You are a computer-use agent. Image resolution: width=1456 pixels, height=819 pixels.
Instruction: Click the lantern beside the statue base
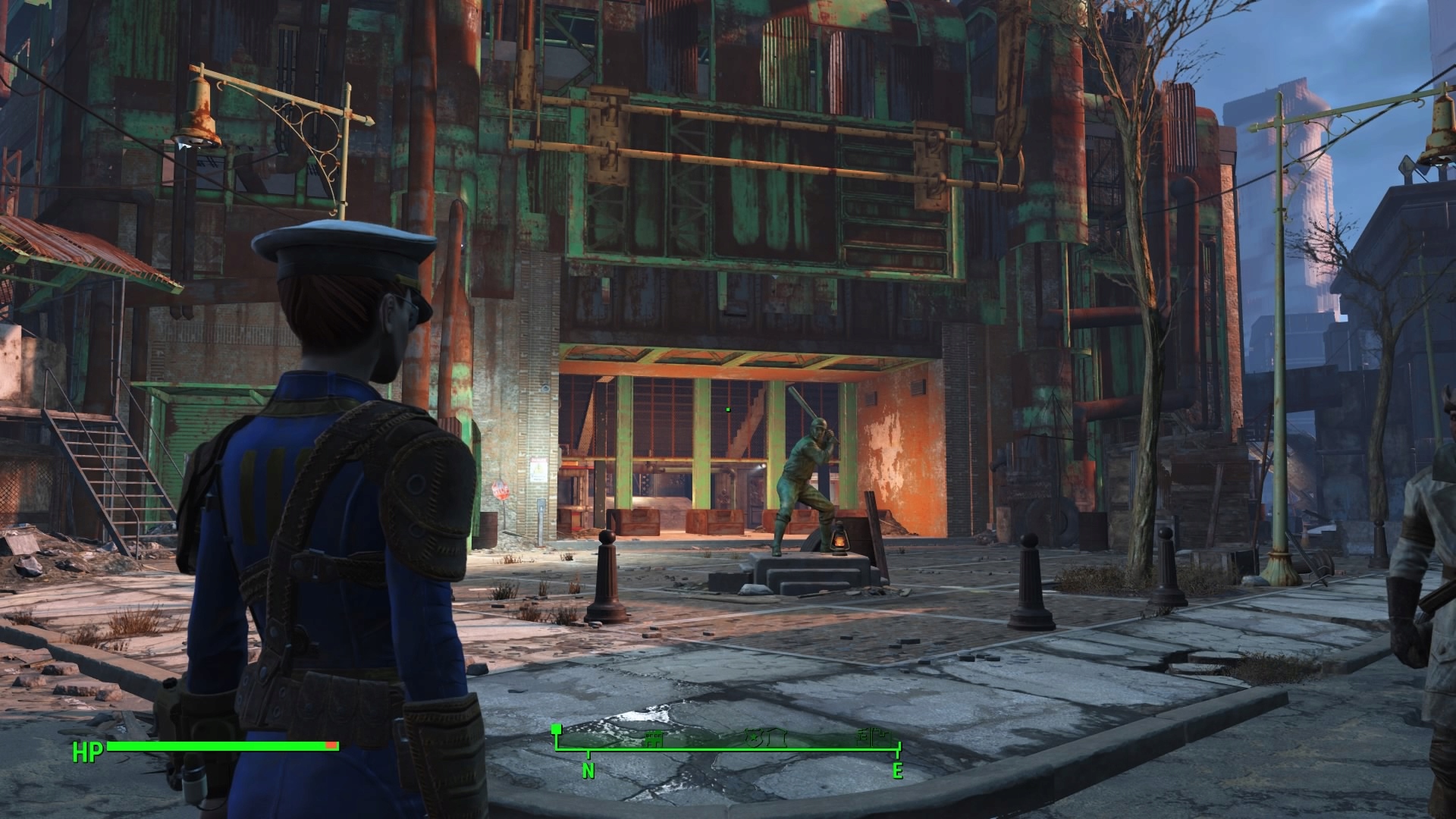840,540
